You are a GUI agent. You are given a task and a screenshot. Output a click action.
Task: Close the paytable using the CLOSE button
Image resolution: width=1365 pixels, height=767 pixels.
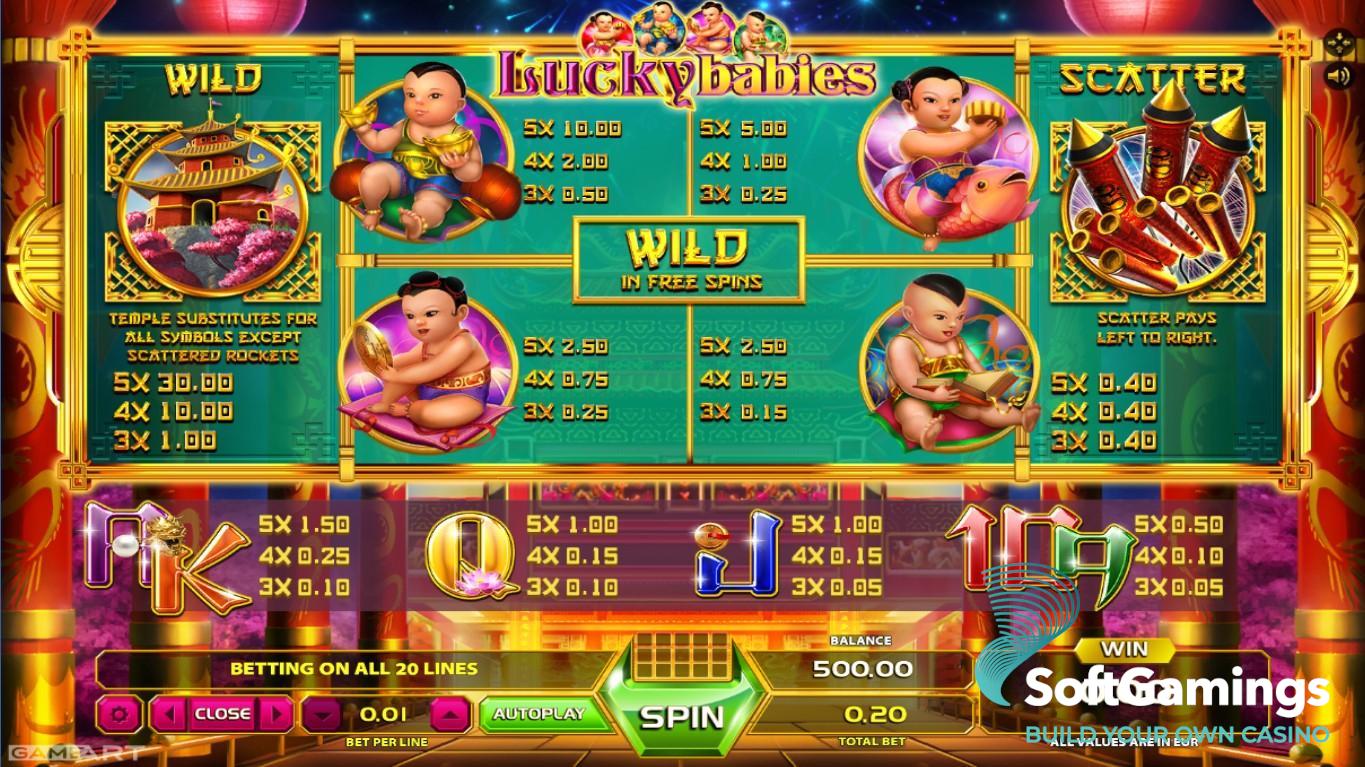222,714
